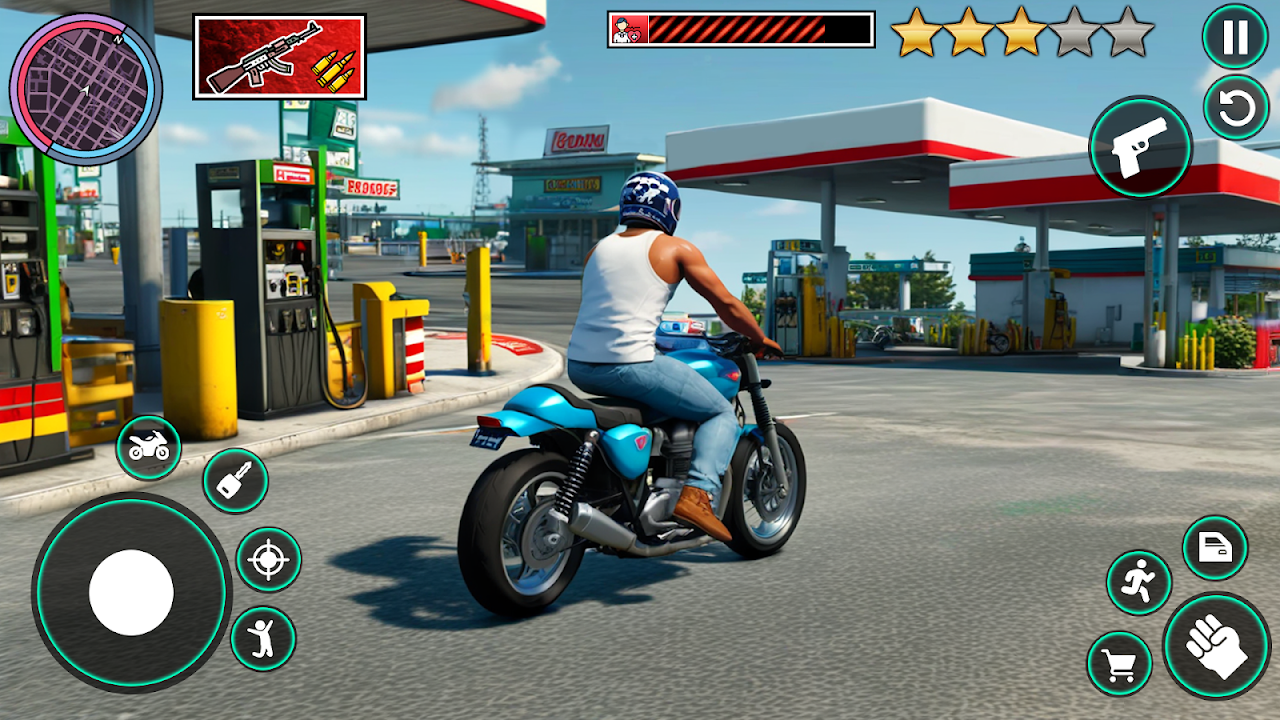
Task: Punch with the fist attack button
Action: coord(1216,645)
